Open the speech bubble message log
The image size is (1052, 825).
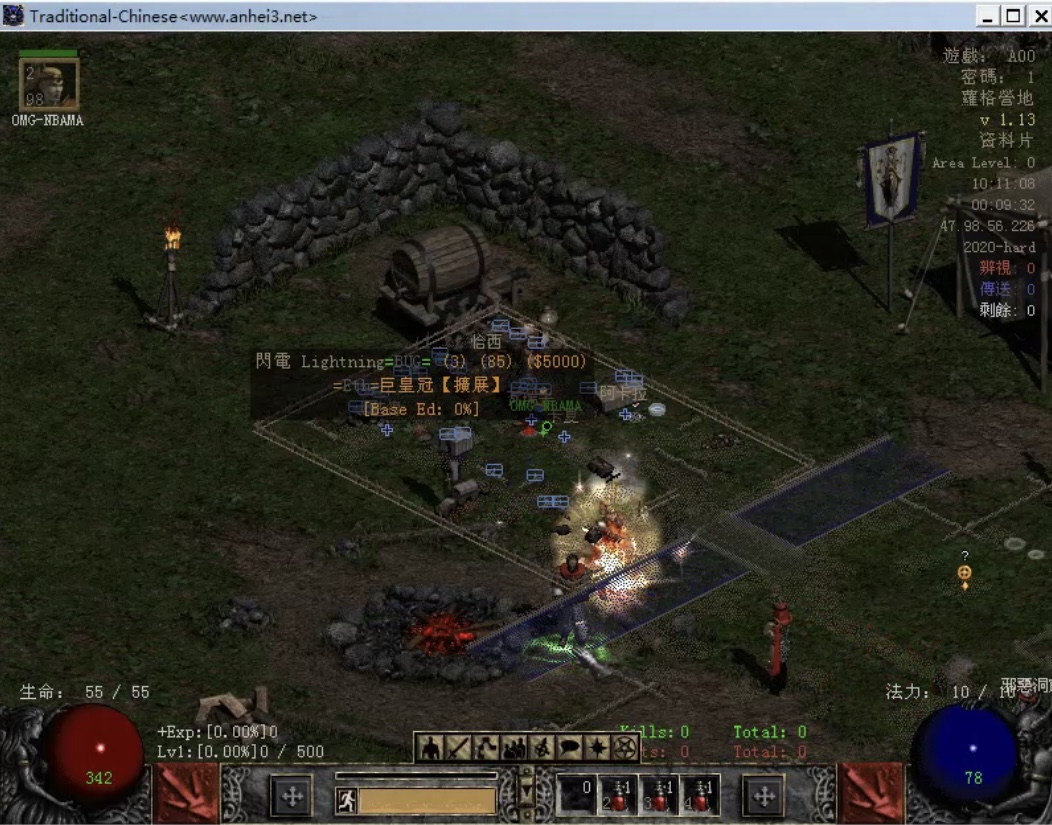[x=570, y=747]
